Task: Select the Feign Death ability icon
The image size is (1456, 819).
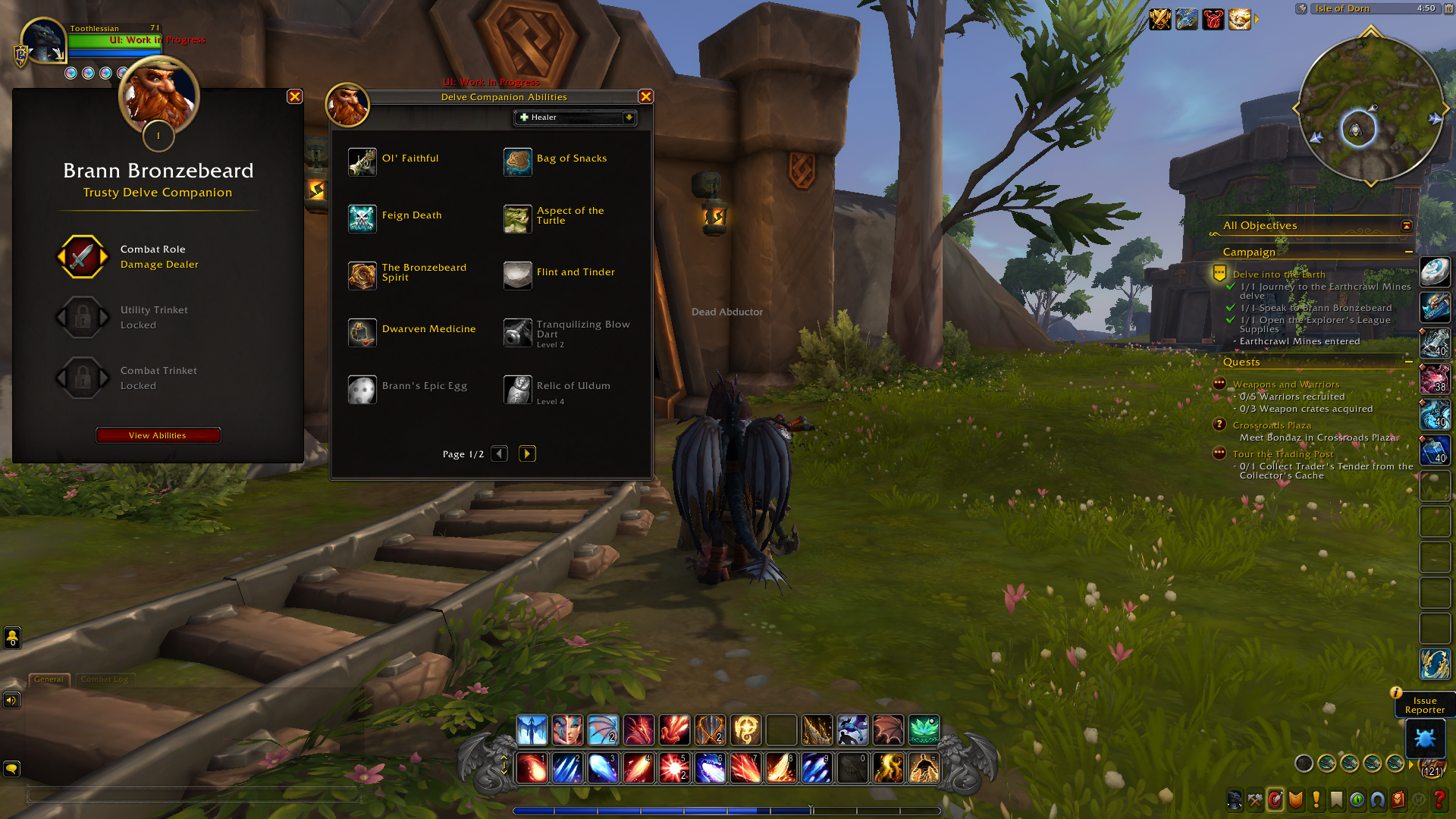Action: pos(362,219)
